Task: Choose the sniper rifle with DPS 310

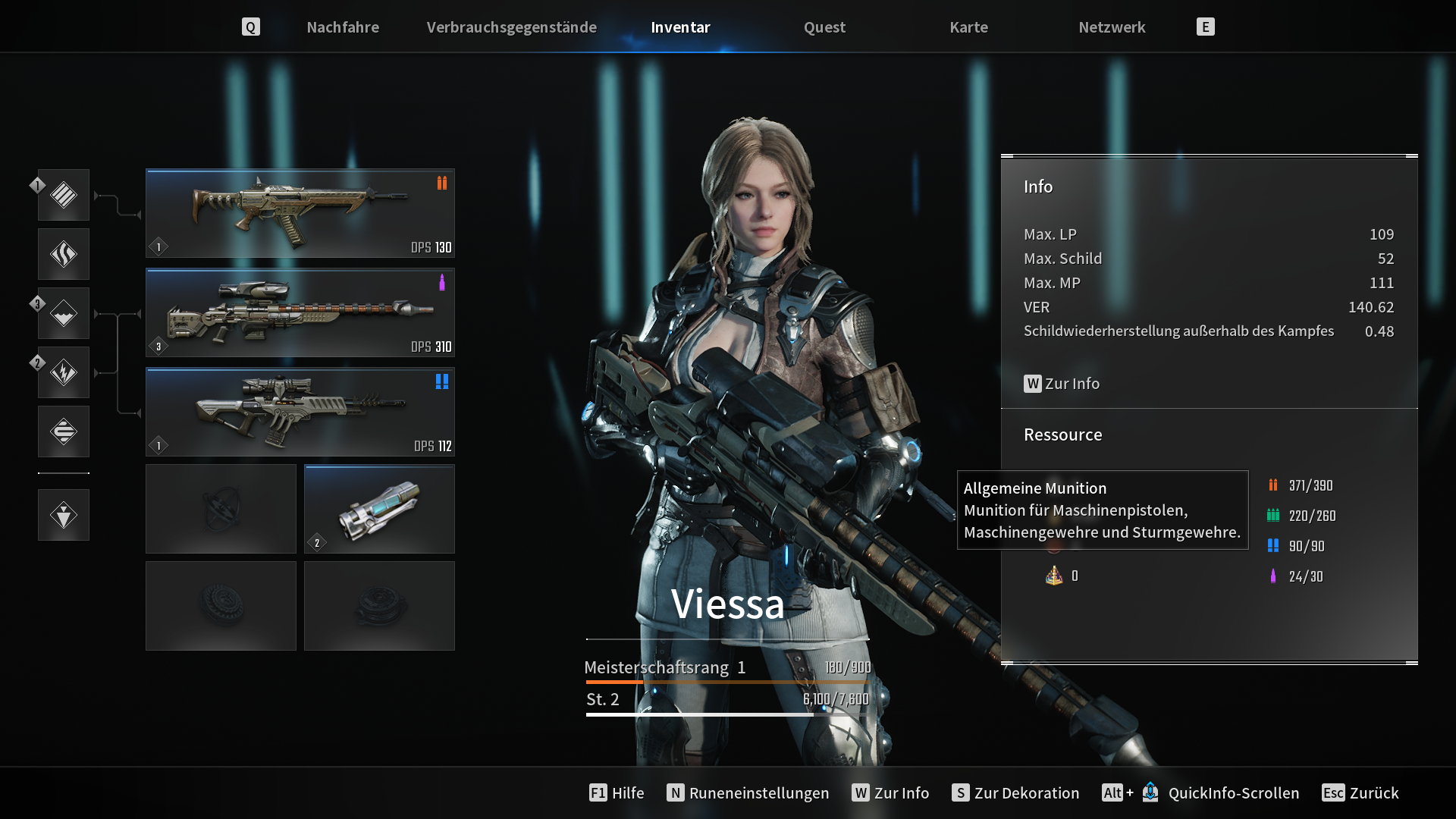Action: tap(300, 312)
